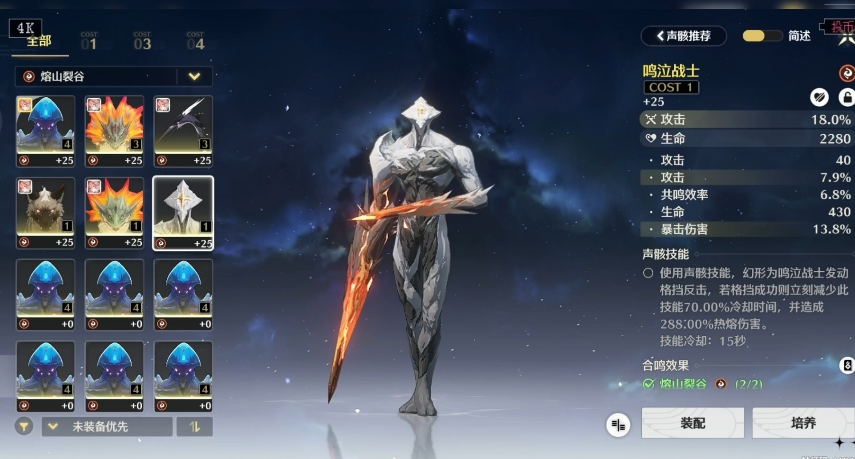
Task: Open sonata effect details icon beside 合鸣效果
Action: 847,366
